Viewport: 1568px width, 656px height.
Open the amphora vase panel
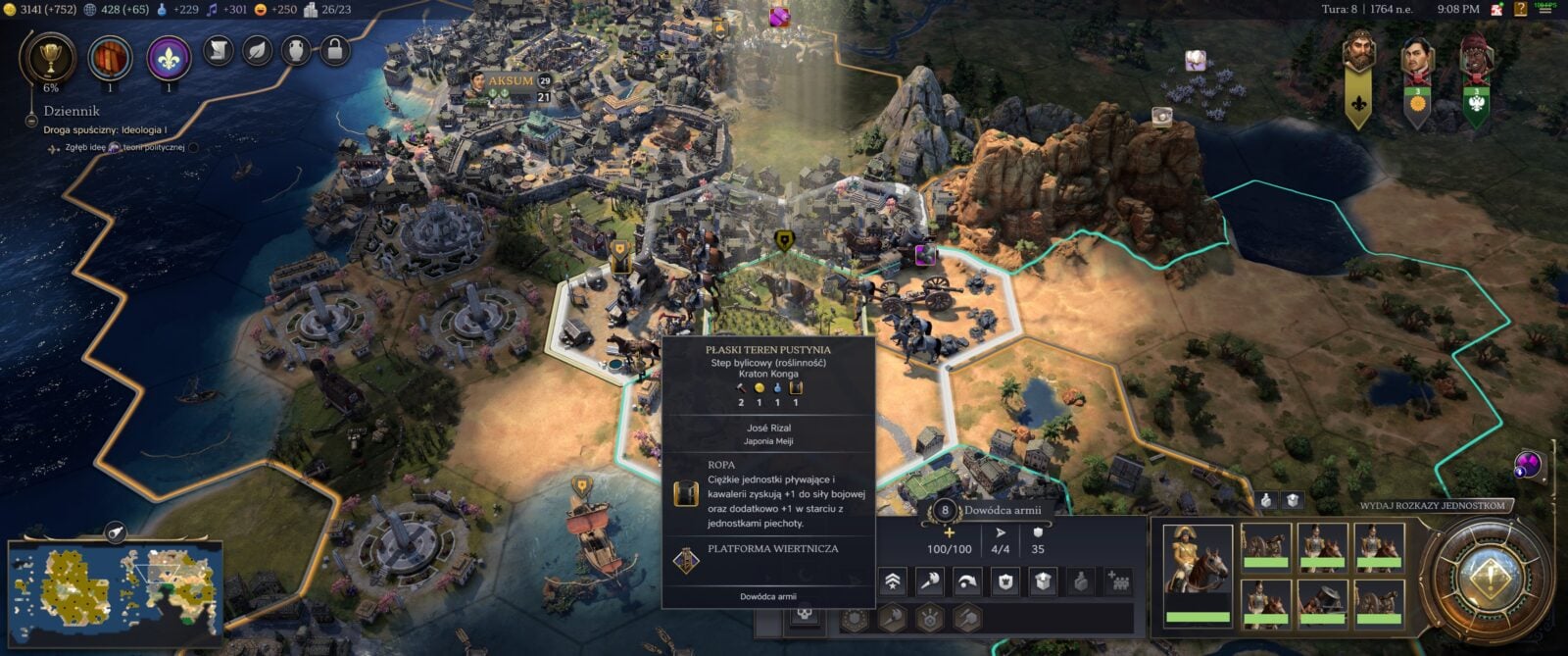click(296, 49)
